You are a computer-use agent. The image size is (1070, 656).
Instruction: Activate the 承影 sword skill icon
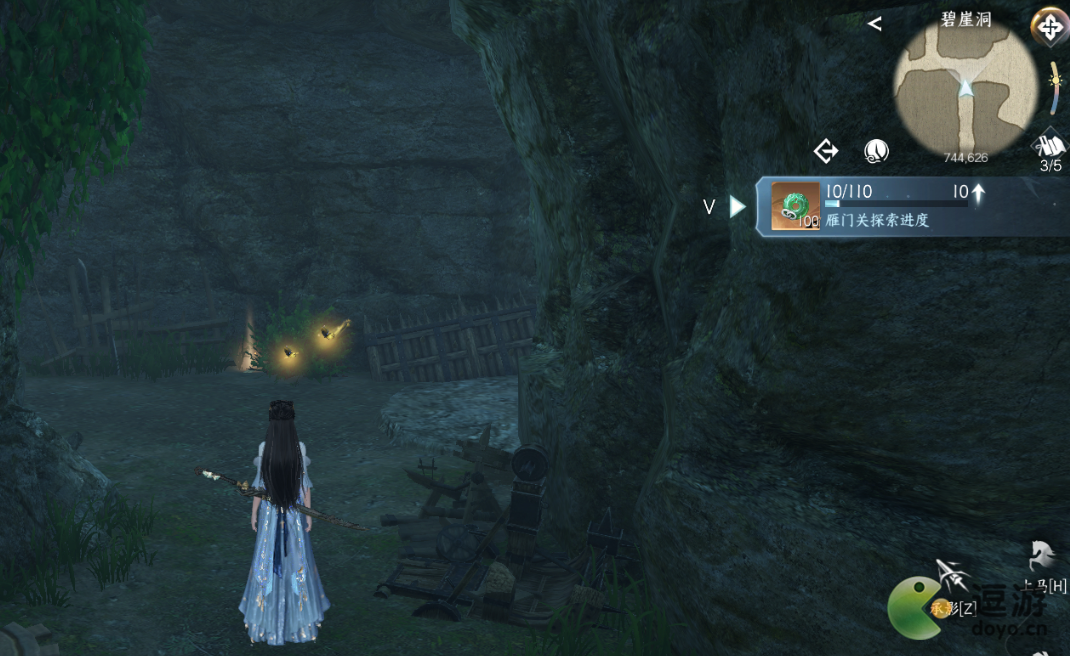click(952, 577)
